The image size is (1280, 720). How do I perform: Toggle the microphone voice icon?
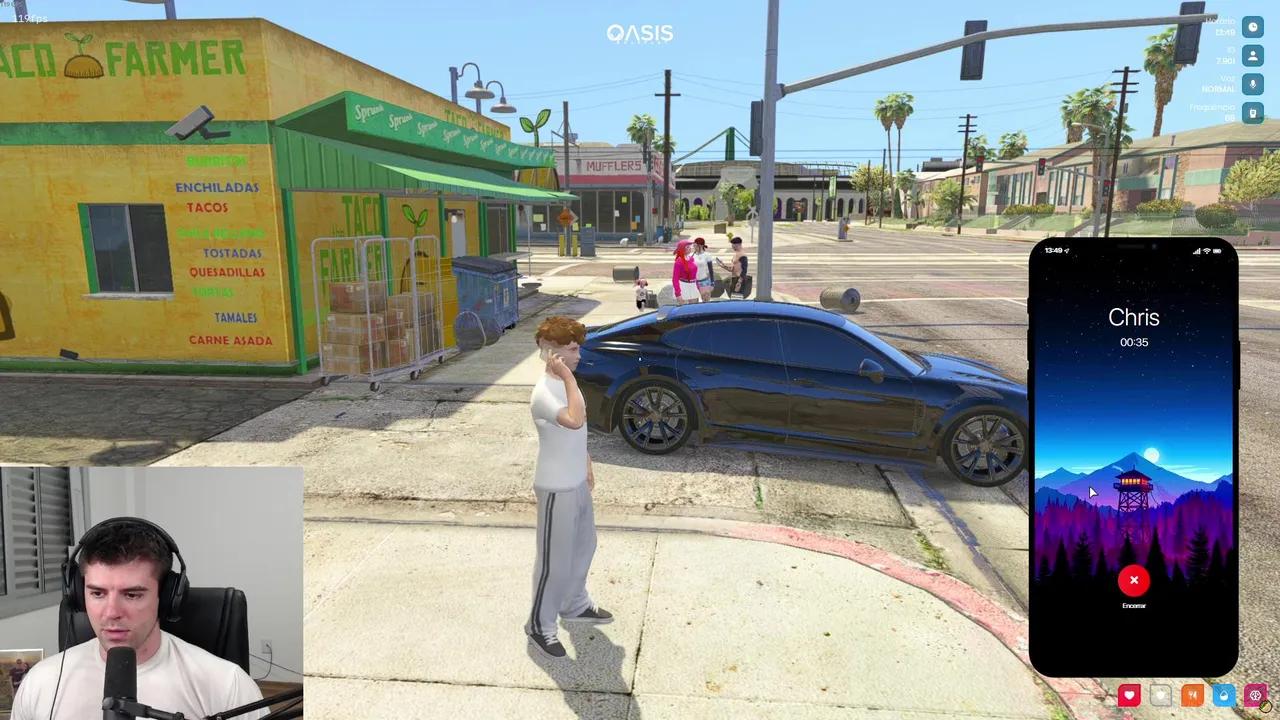(1252, 85)
